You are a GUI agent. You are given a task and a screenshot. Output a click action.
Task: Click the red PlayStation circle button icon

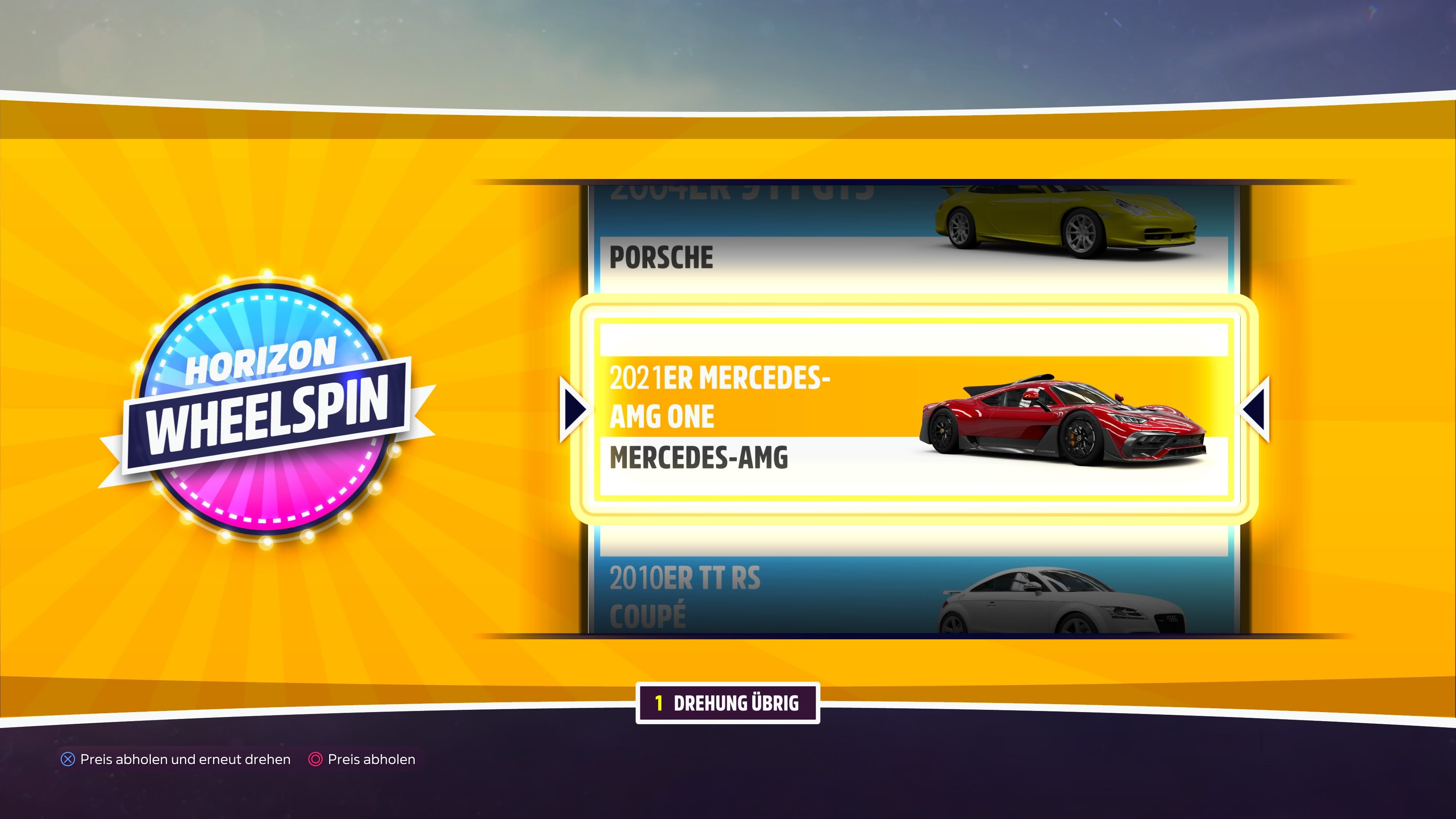point(315,759)
